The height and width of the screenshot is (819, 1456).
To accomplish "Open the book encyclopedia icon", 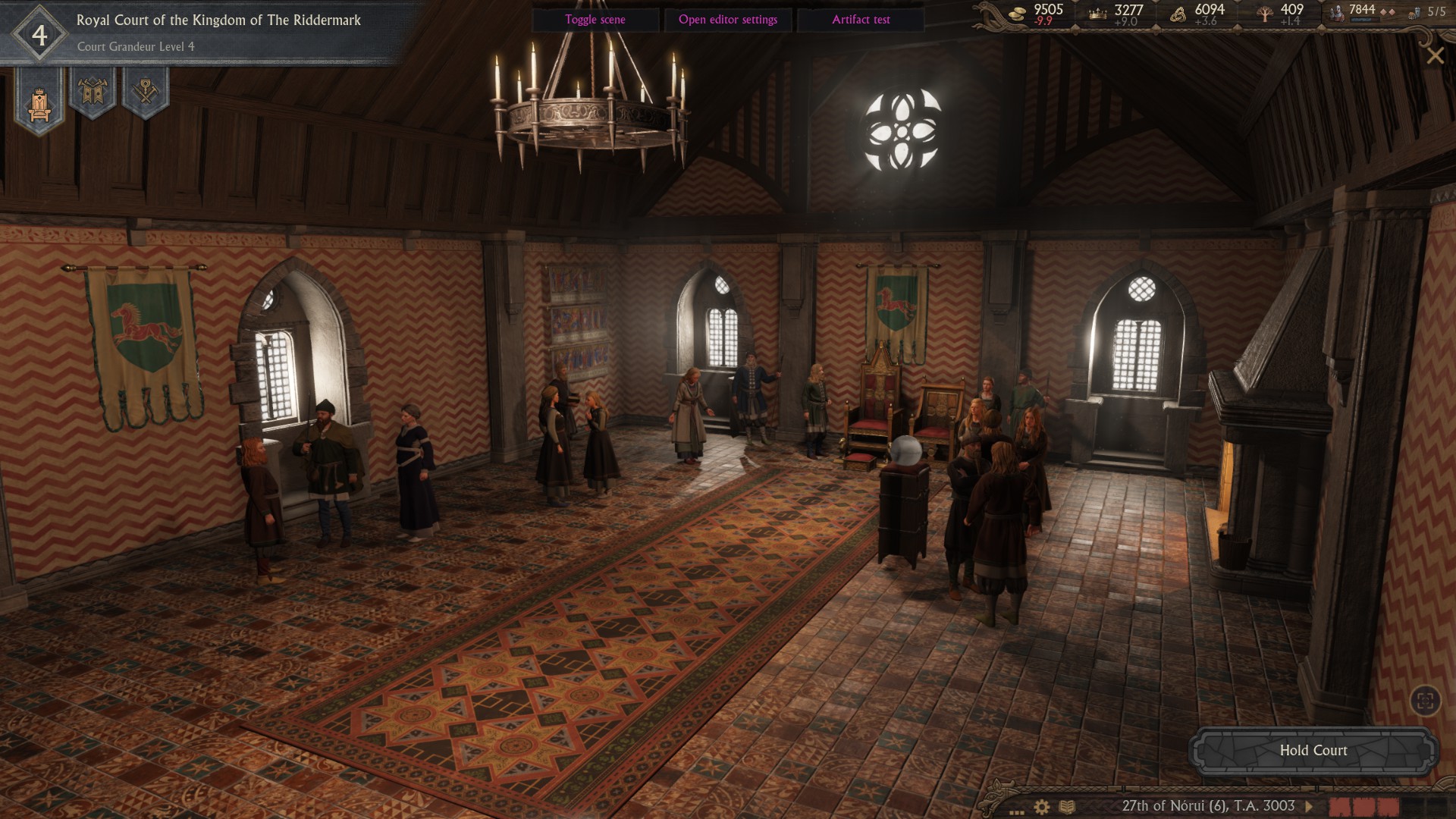I will pyautogui.click(x=1067, y=807).
